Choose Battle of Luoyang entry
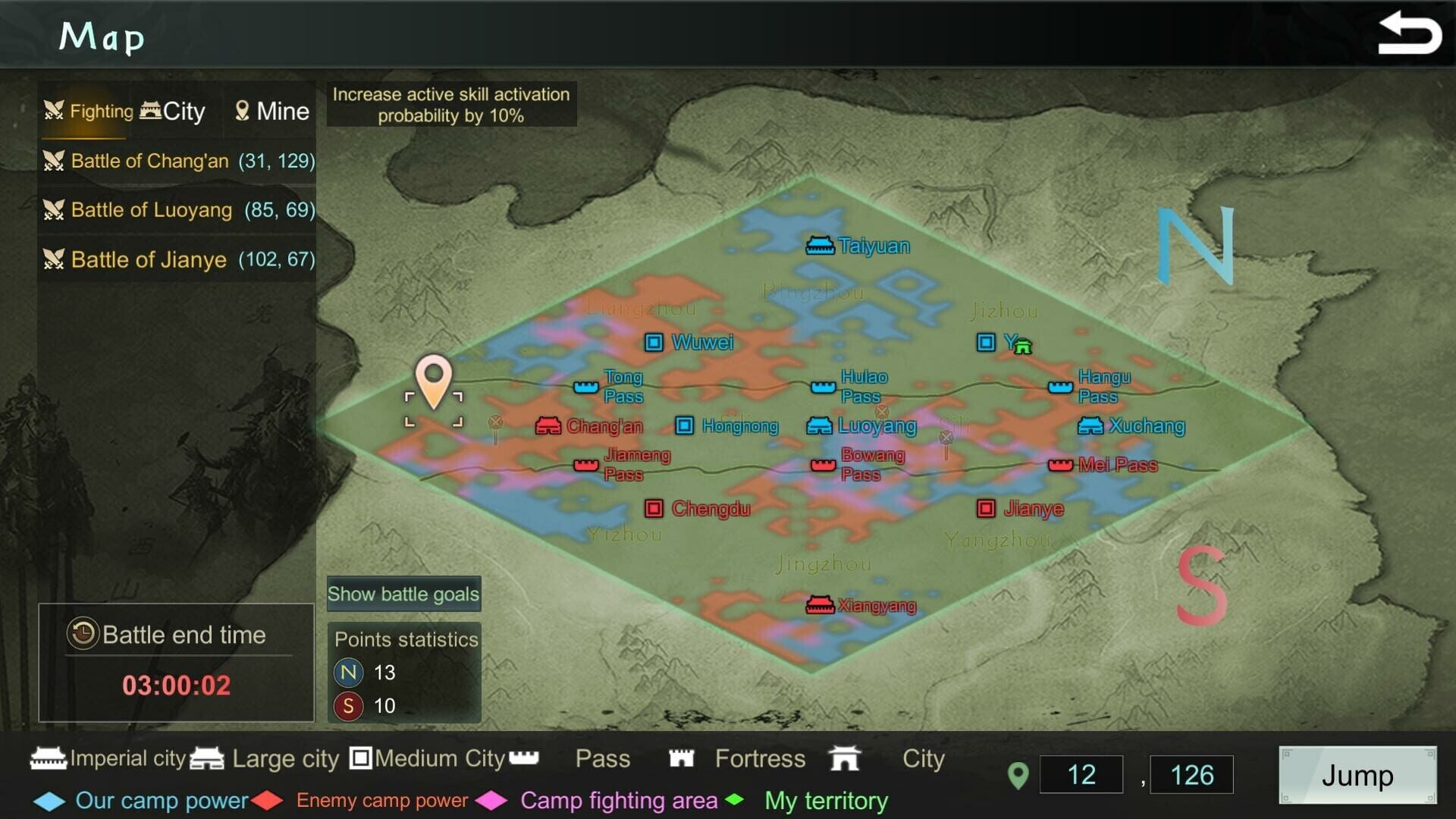The height and width of the screenshot is (819, 1456). point(176,210)
